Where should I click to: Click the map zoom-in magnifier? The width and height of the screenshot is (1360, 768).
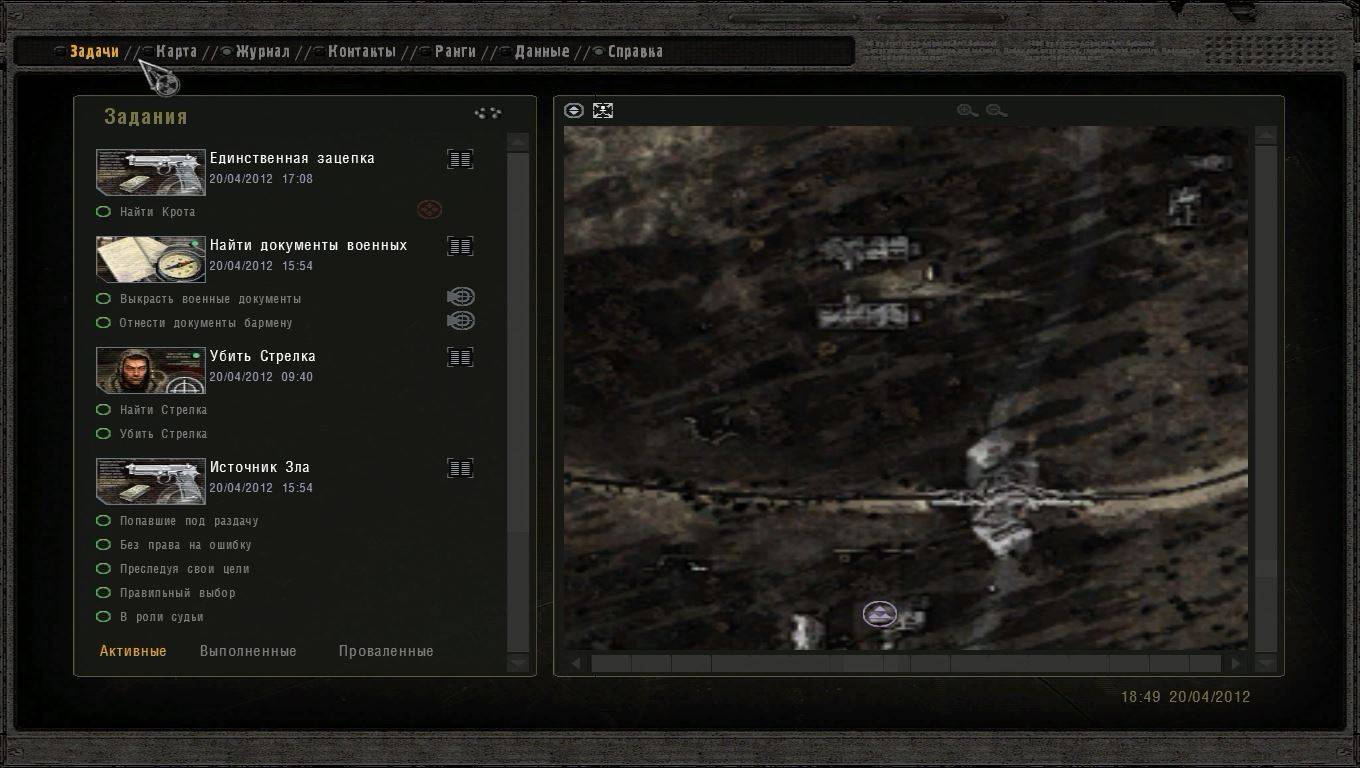(x=966, y=111)
